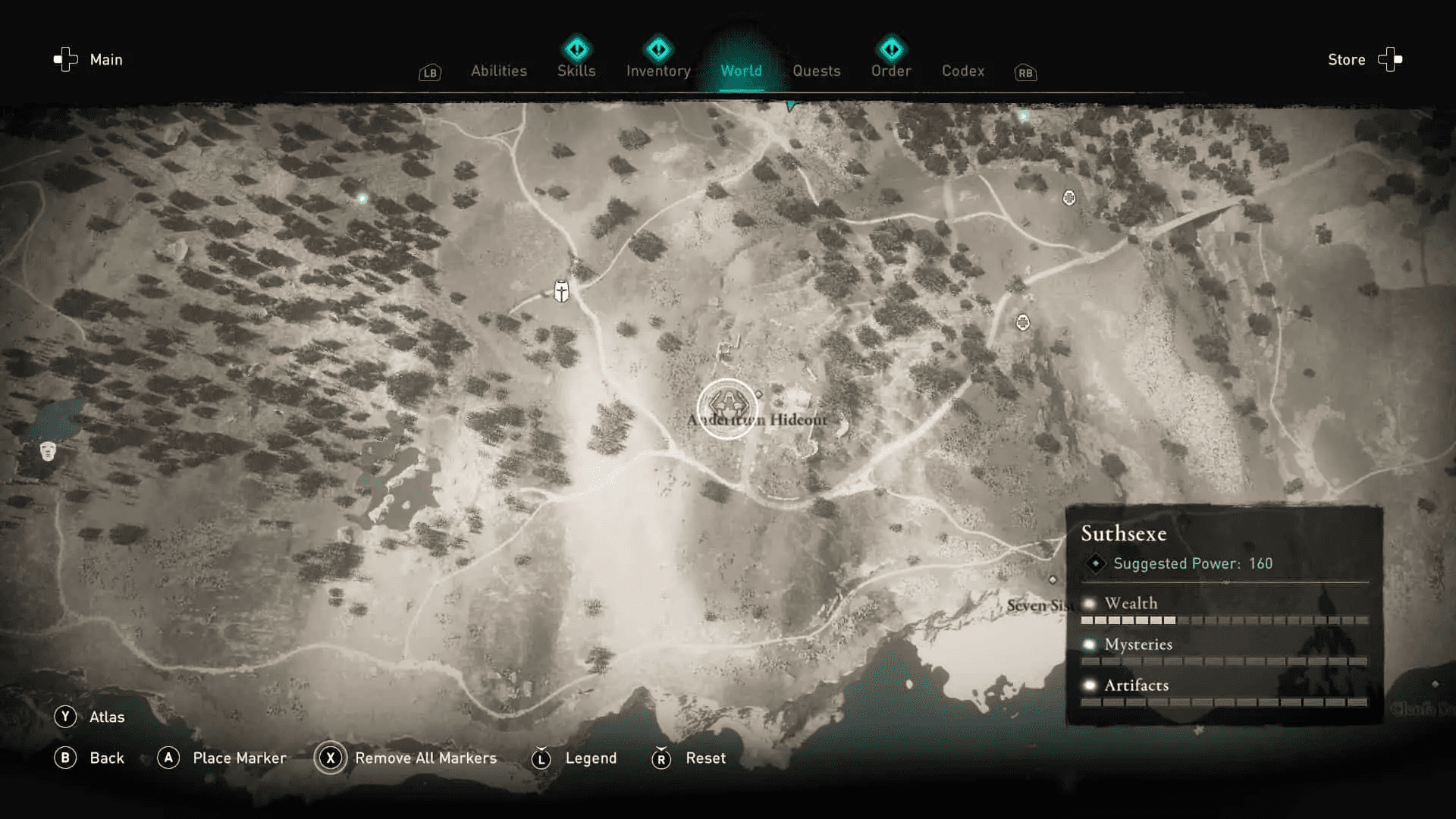Click the wealth marker near Seven Sisters

[1054, 579]
